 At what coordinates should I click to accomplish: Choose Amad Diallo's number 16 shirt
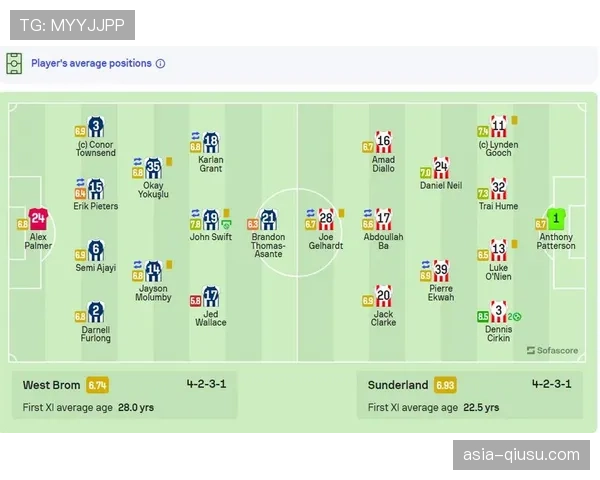point(383,142)
